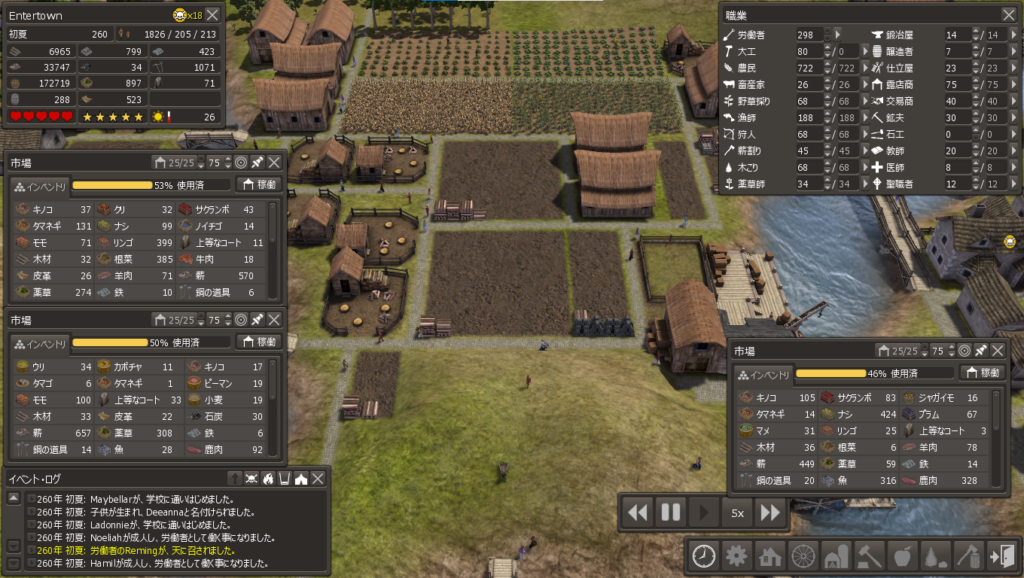Open the apple food production menu
This screenshot has height=578, width=1024.
click(x=900, y=557)
